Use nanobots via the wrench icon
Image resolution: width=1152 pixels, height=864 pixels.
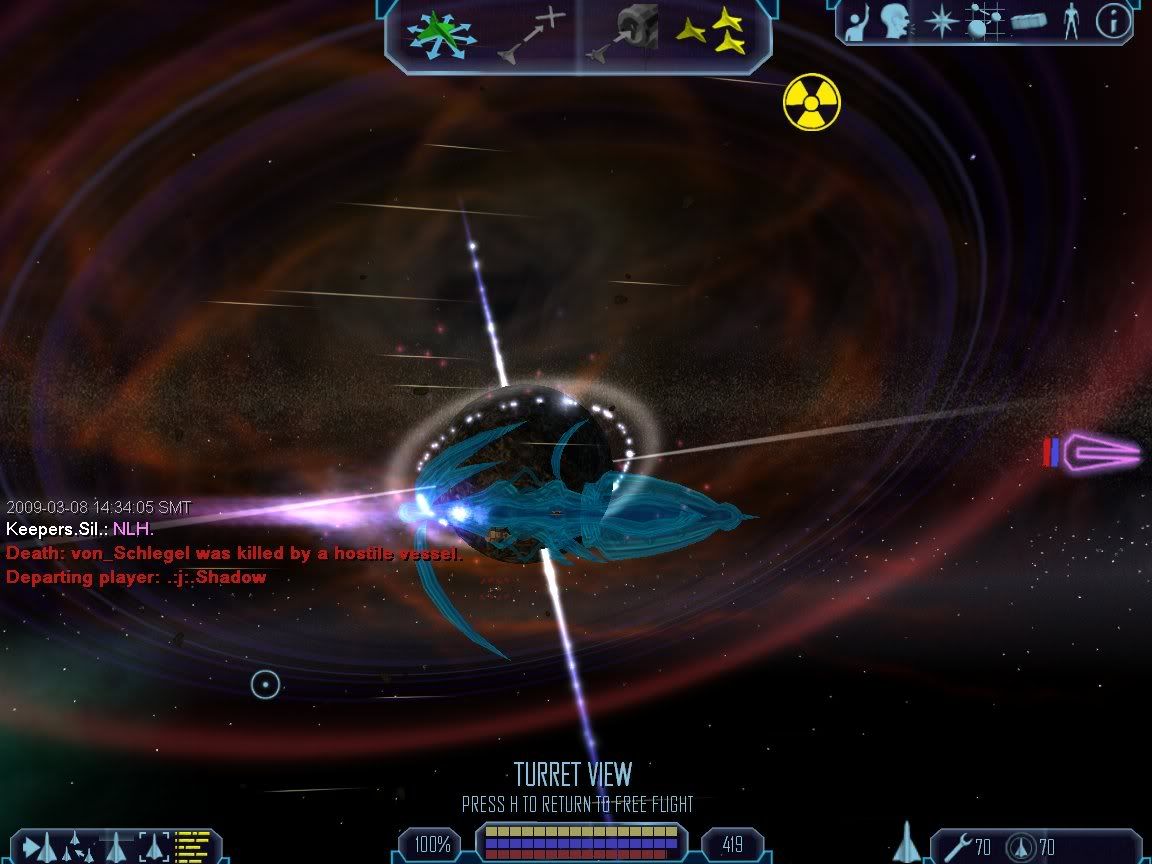[x=957, y=847]
